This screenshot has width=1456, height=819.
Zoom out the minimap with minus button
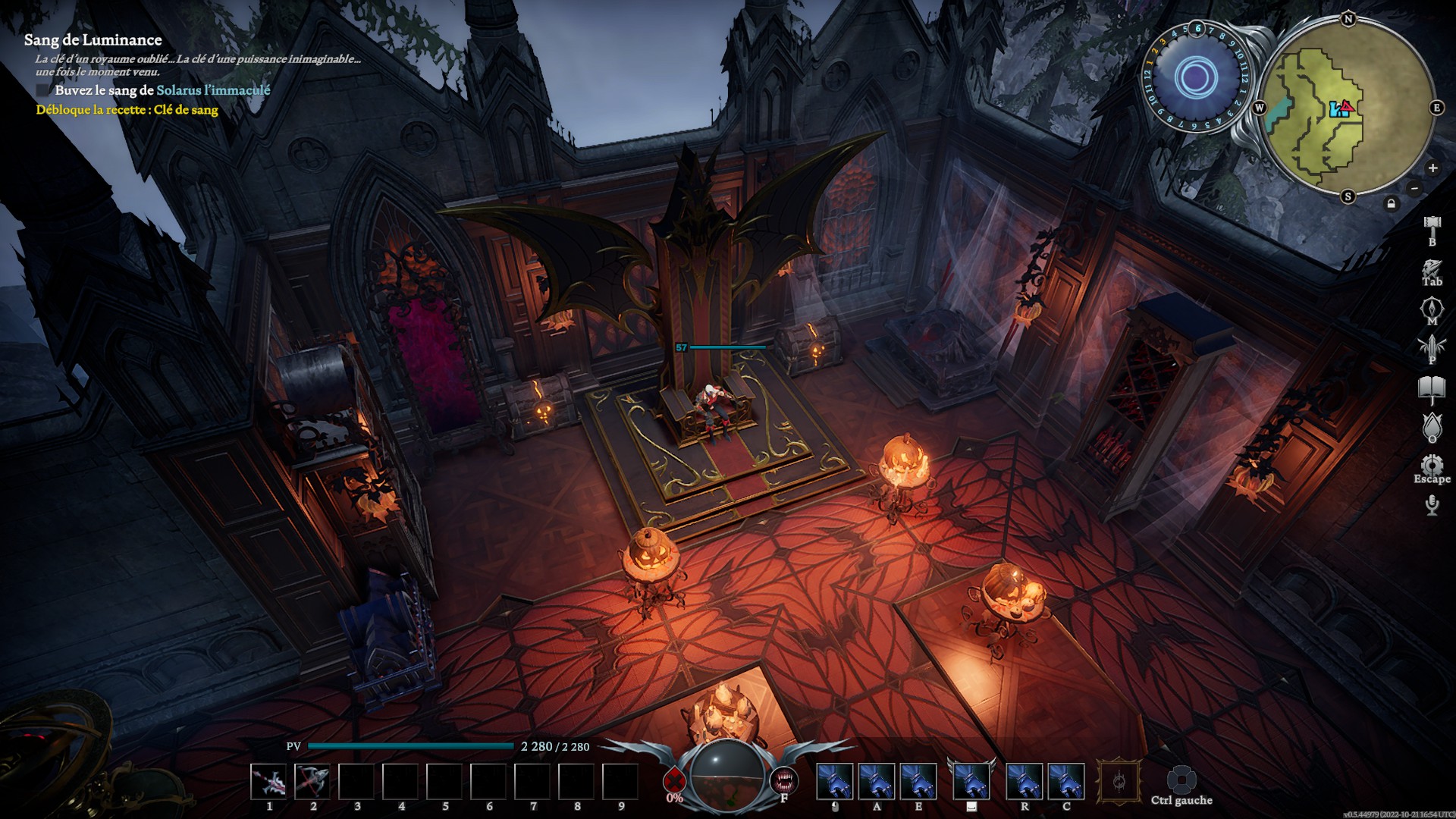(x=1415, y=188)
